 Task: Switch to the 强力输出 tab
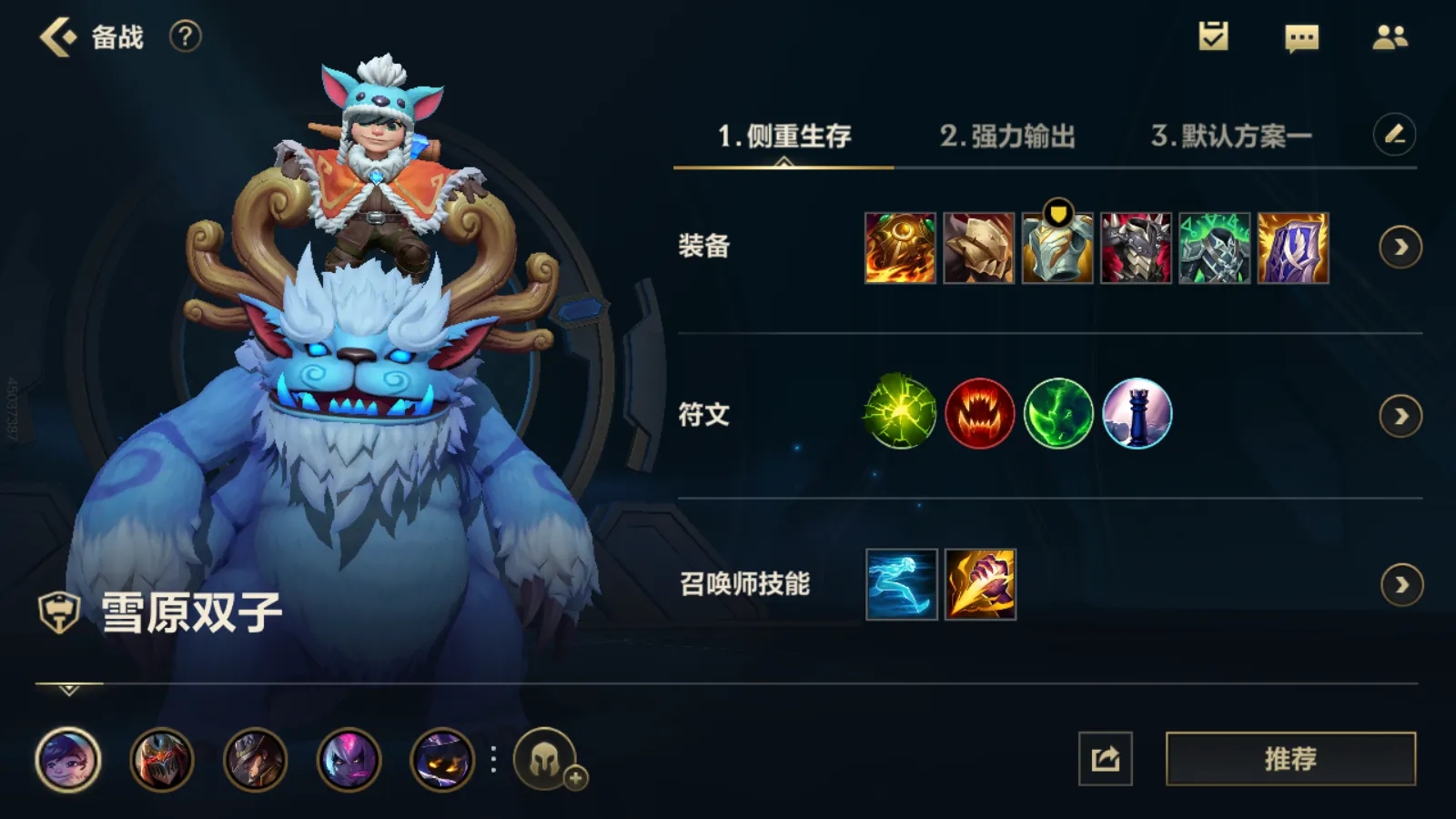(x=1010, y=136)
